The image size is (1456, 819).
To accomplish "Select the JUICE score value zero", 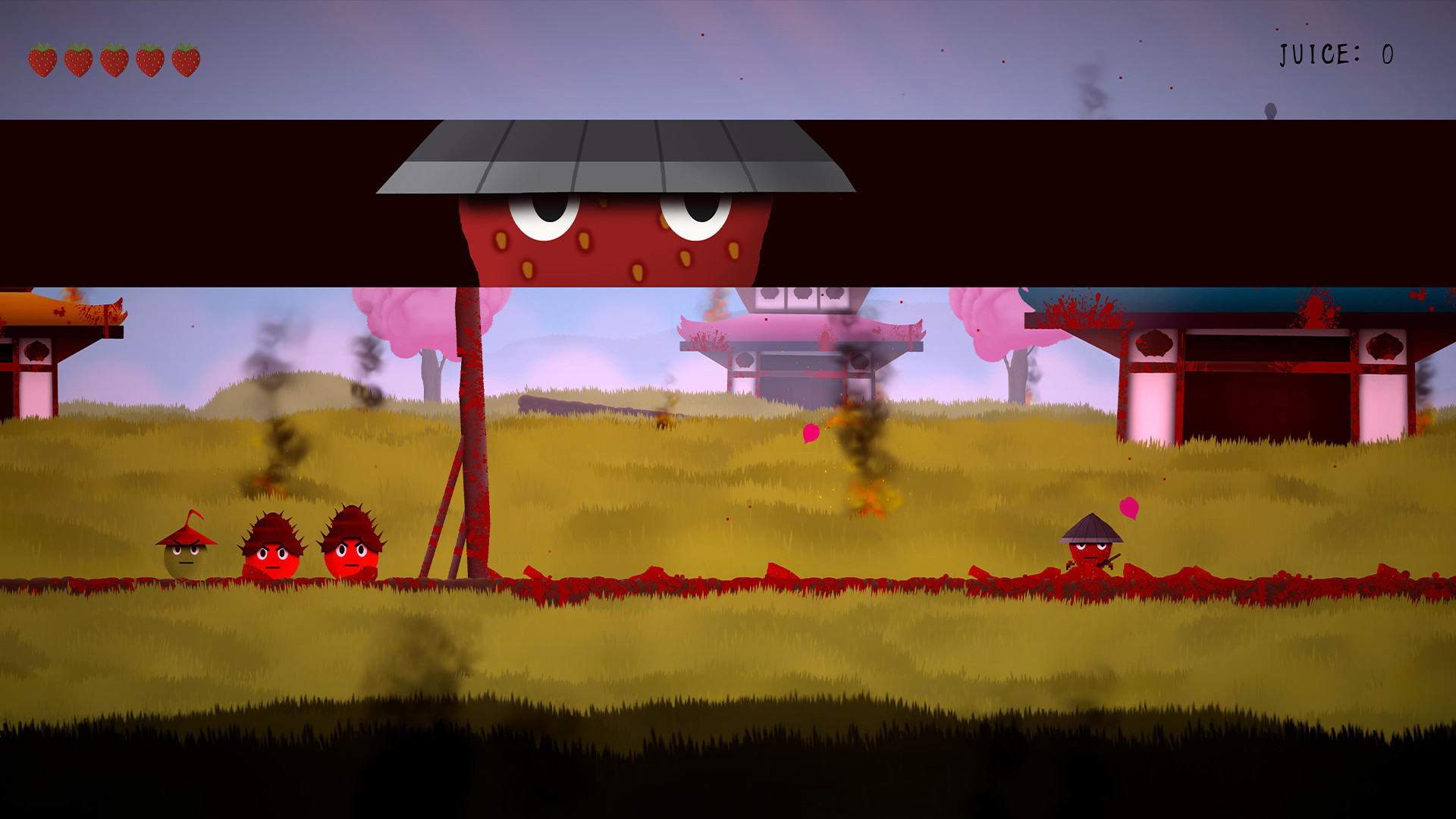I will coord(1386,55).
